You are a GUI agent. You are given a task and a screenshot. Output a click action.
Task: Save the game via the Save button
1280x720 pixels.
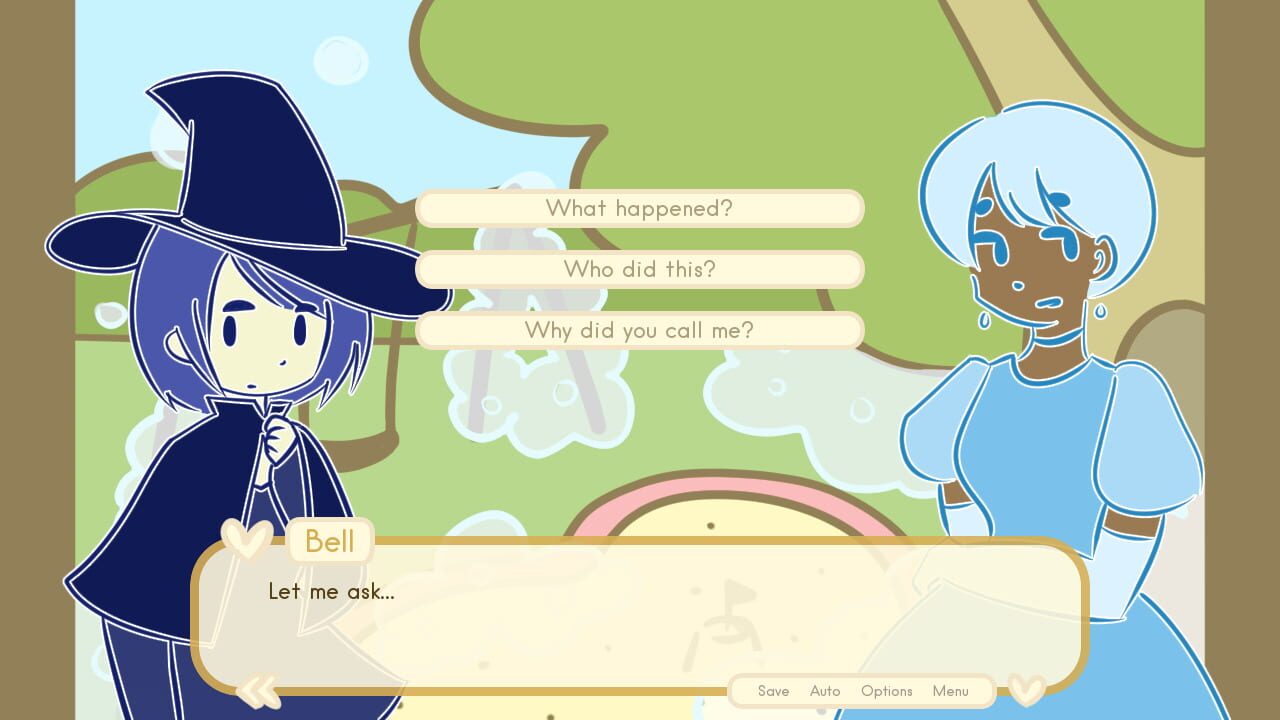click(x=773, y=691)
